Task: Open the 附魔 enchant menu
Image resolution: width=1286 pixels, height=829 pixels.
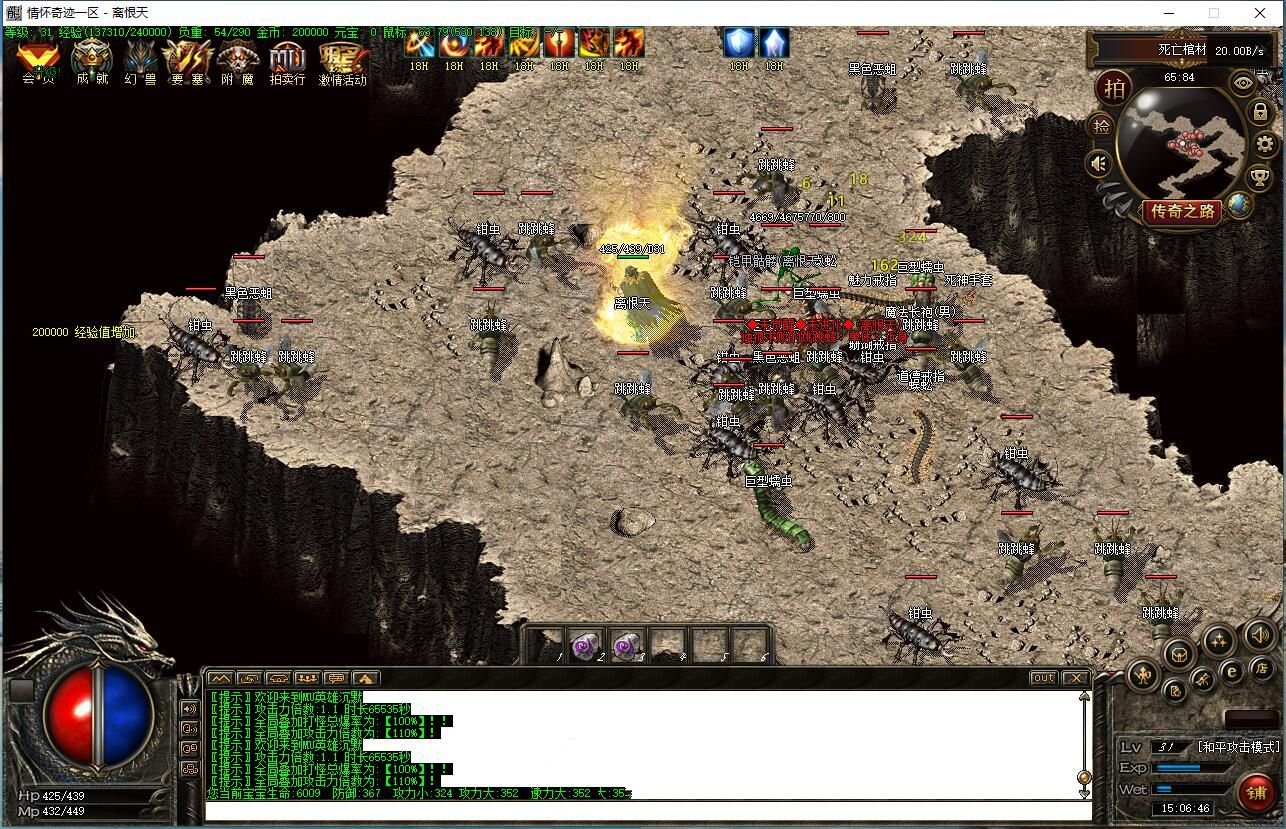Action: click(x=238, y=62)
